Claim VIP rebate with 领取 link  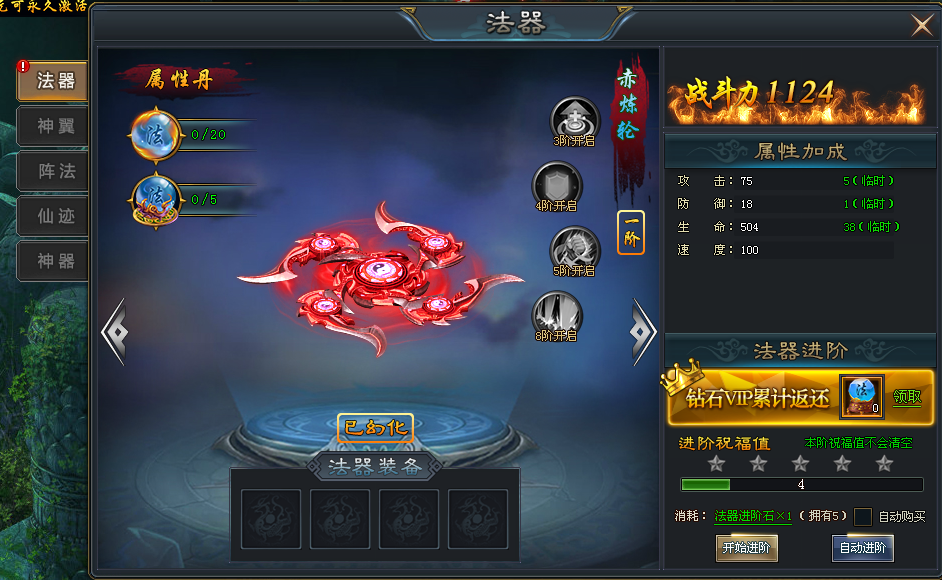pos(907,397)
